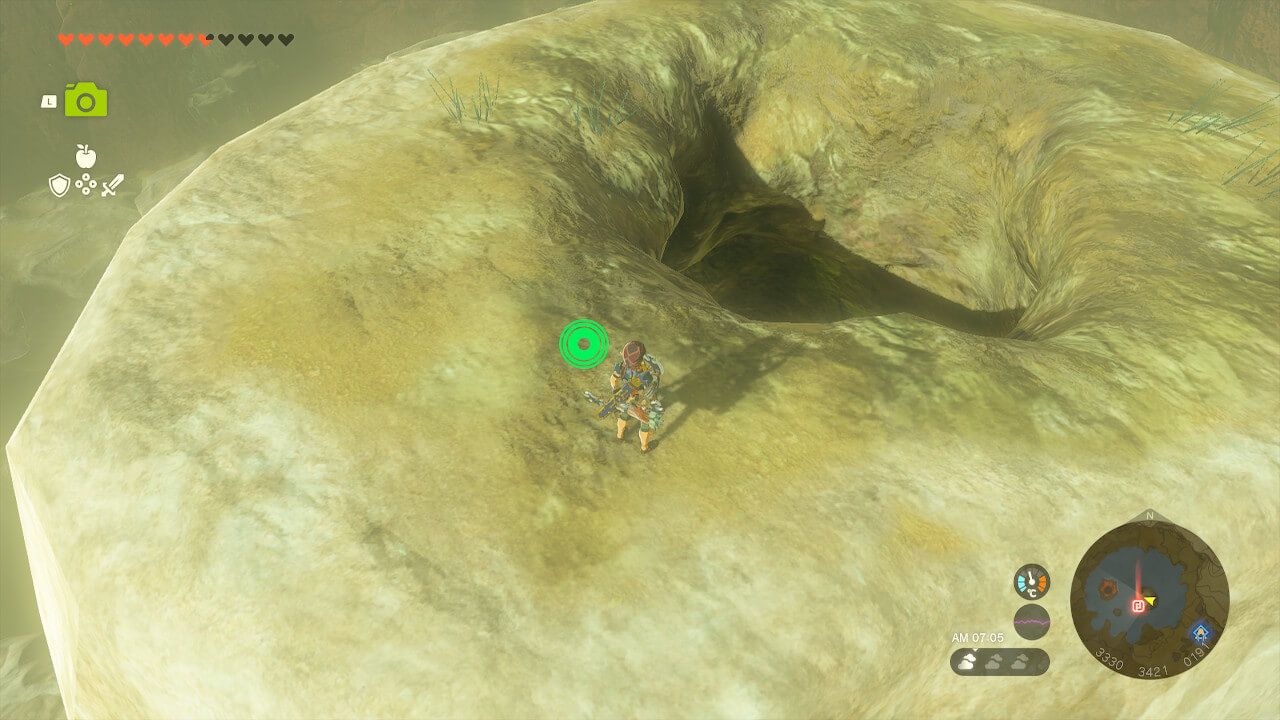Click the purple-wave noise sensor gauge
The image size is (1280, 720).
1031,622
